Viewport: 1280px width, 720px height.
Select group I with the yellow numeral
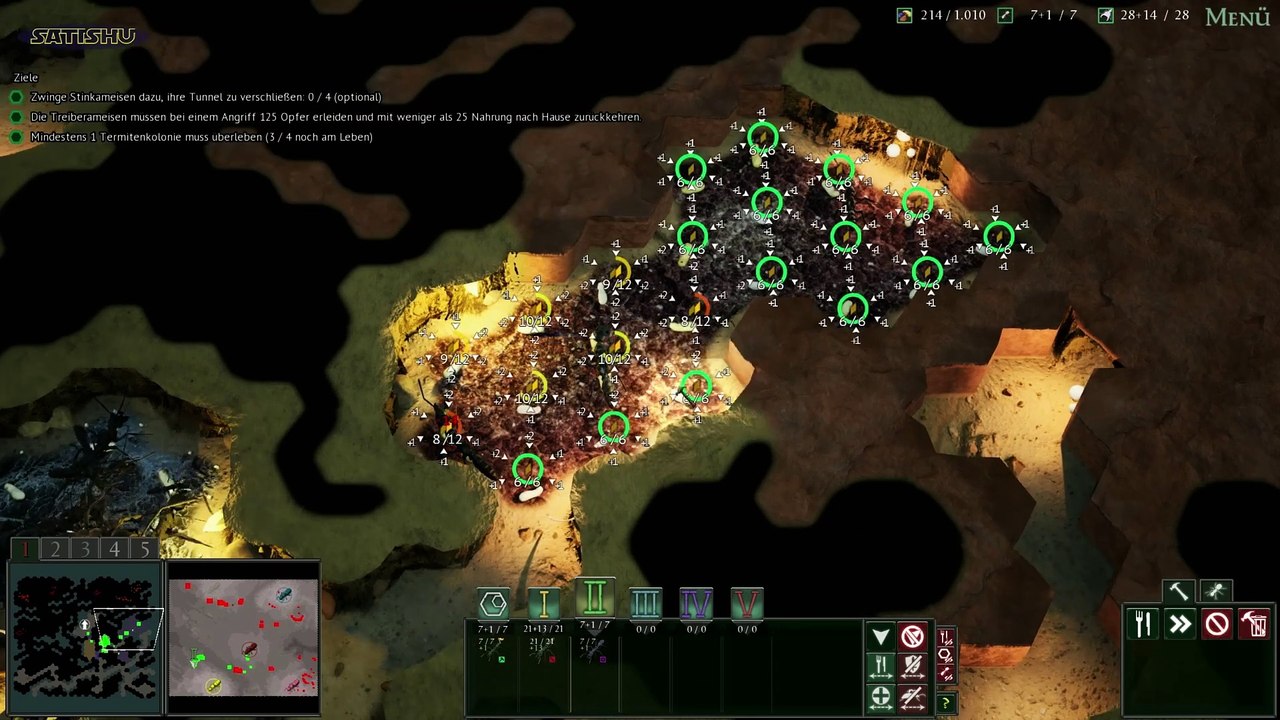pyautogui.click(x=543, y=603)
